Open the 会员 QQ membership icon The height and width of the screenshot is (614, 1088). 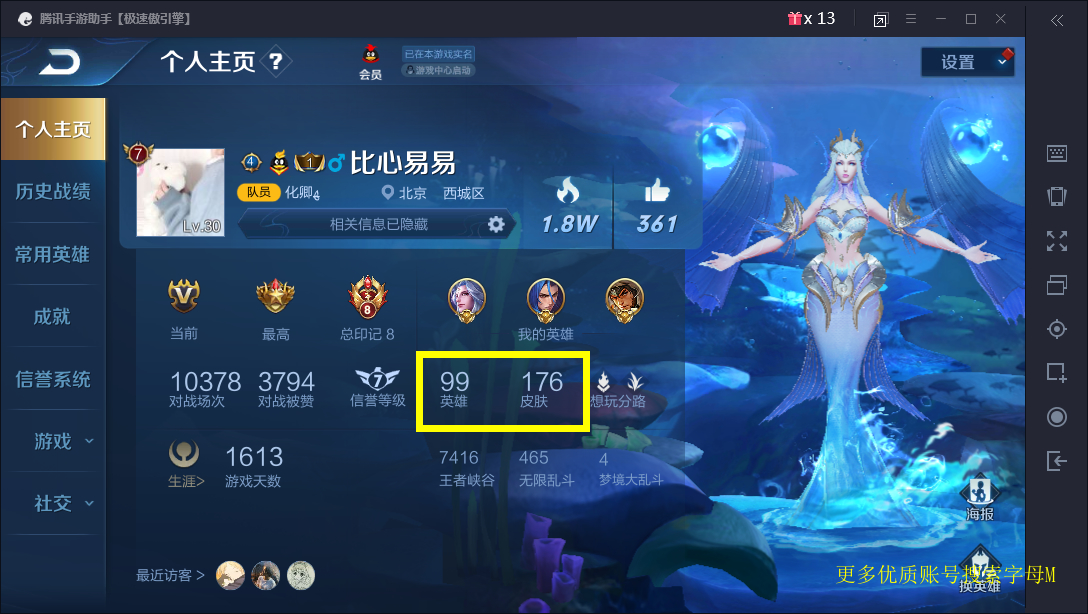pyautogui.click(x=370, y=61)
